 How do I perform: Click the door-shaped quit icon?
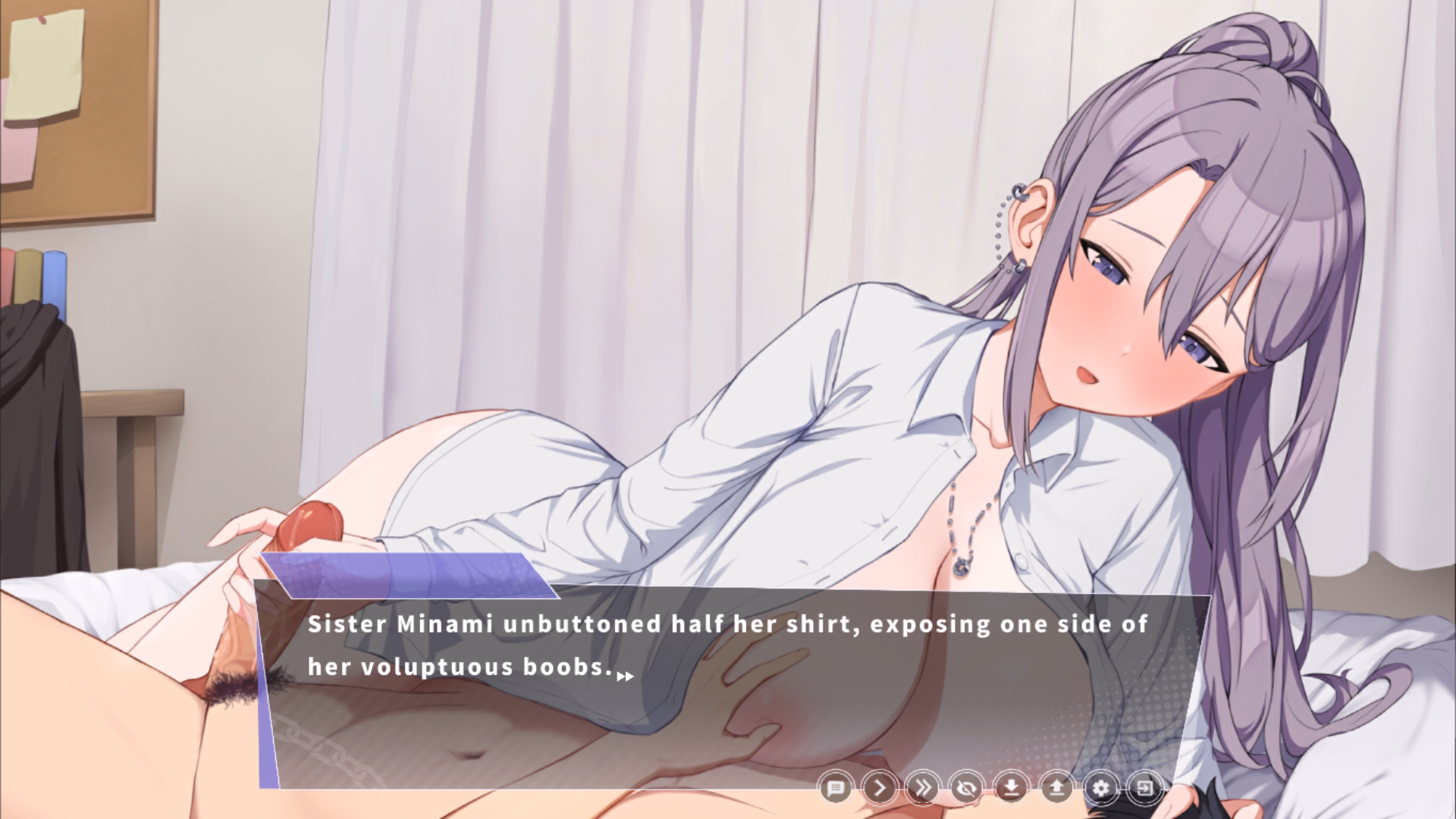1147,787
